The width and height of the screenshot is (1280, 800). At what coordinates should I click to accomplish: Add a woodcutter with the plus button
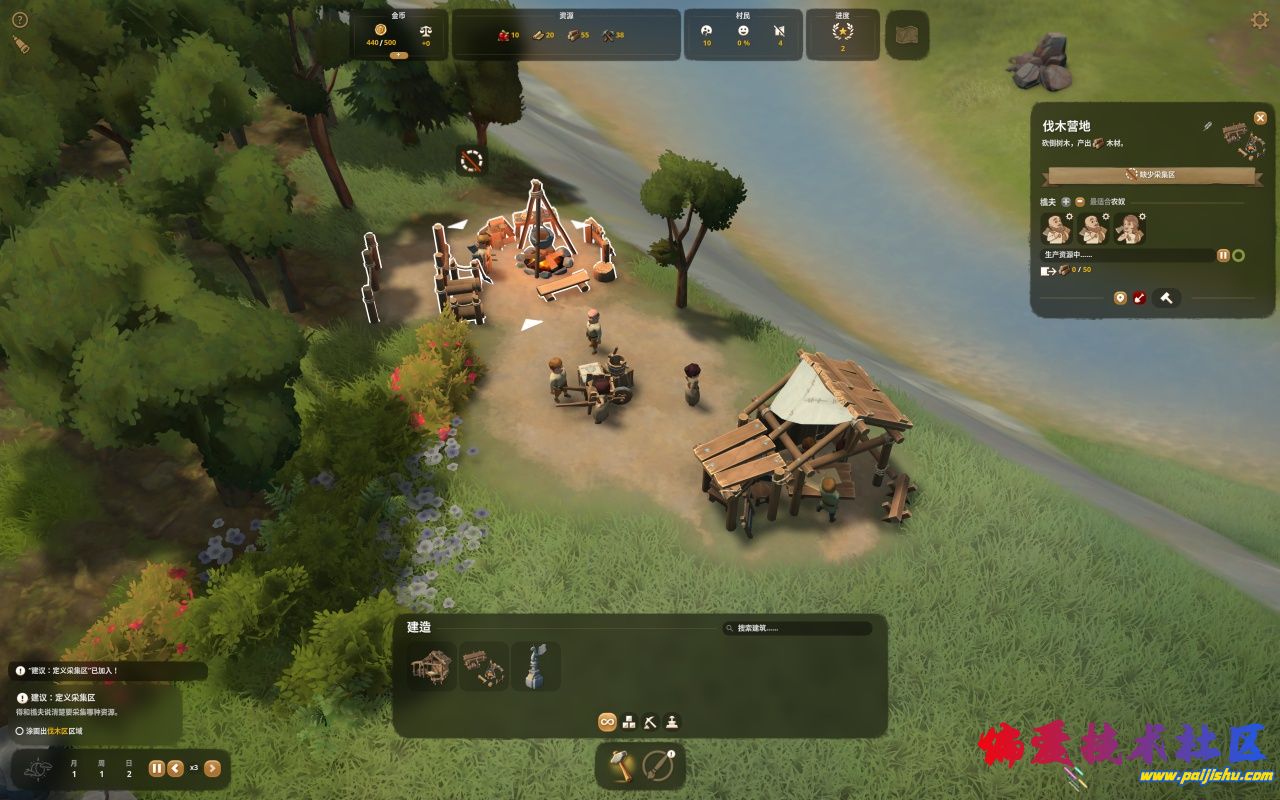tap(1066, 202)
